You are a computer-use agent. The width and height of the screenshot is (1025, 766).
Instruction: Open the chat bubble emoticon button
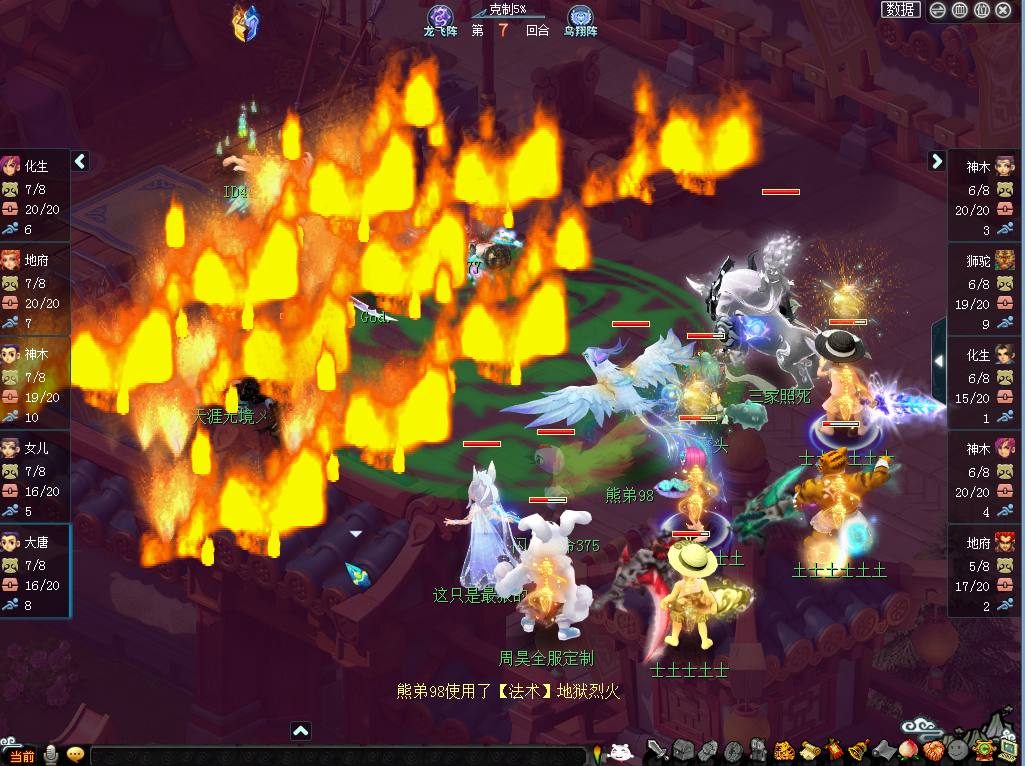75,755
